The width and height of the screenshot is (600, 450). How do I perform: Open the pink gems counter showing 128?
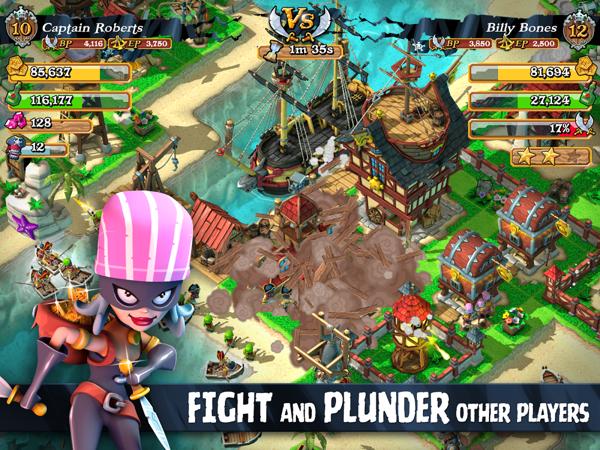[x=45, y=123]
